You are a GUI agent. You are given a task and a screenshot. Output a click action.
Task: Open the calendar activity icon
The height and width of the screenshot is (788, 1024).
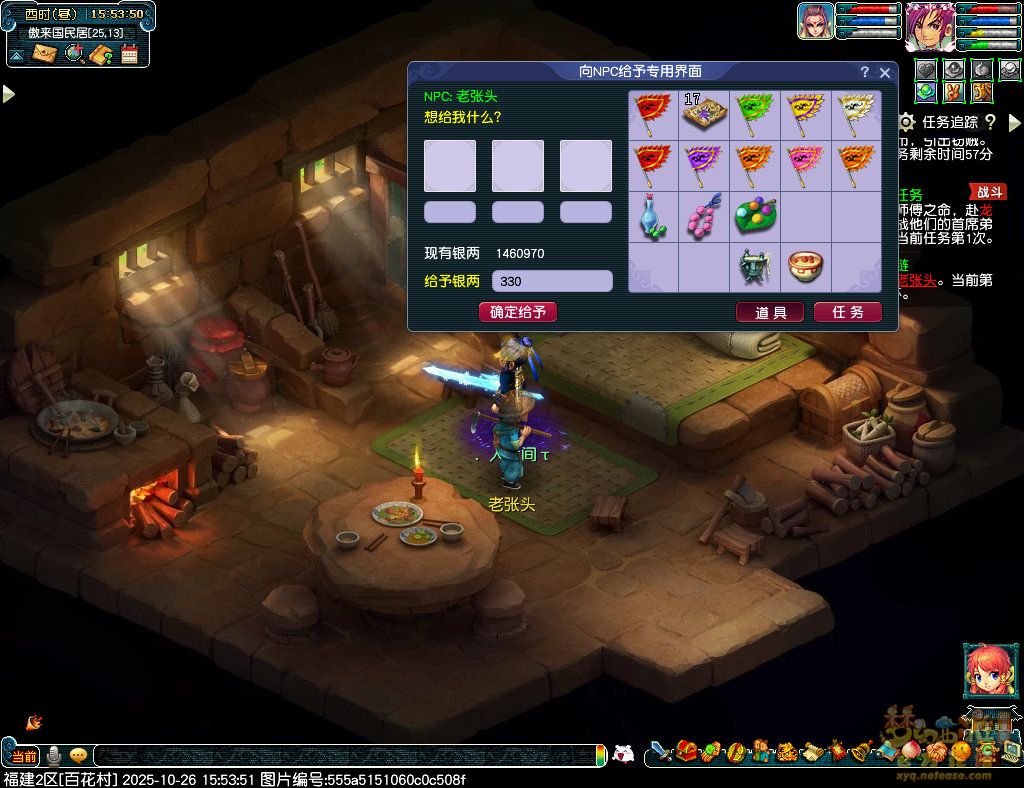[129, 54]
